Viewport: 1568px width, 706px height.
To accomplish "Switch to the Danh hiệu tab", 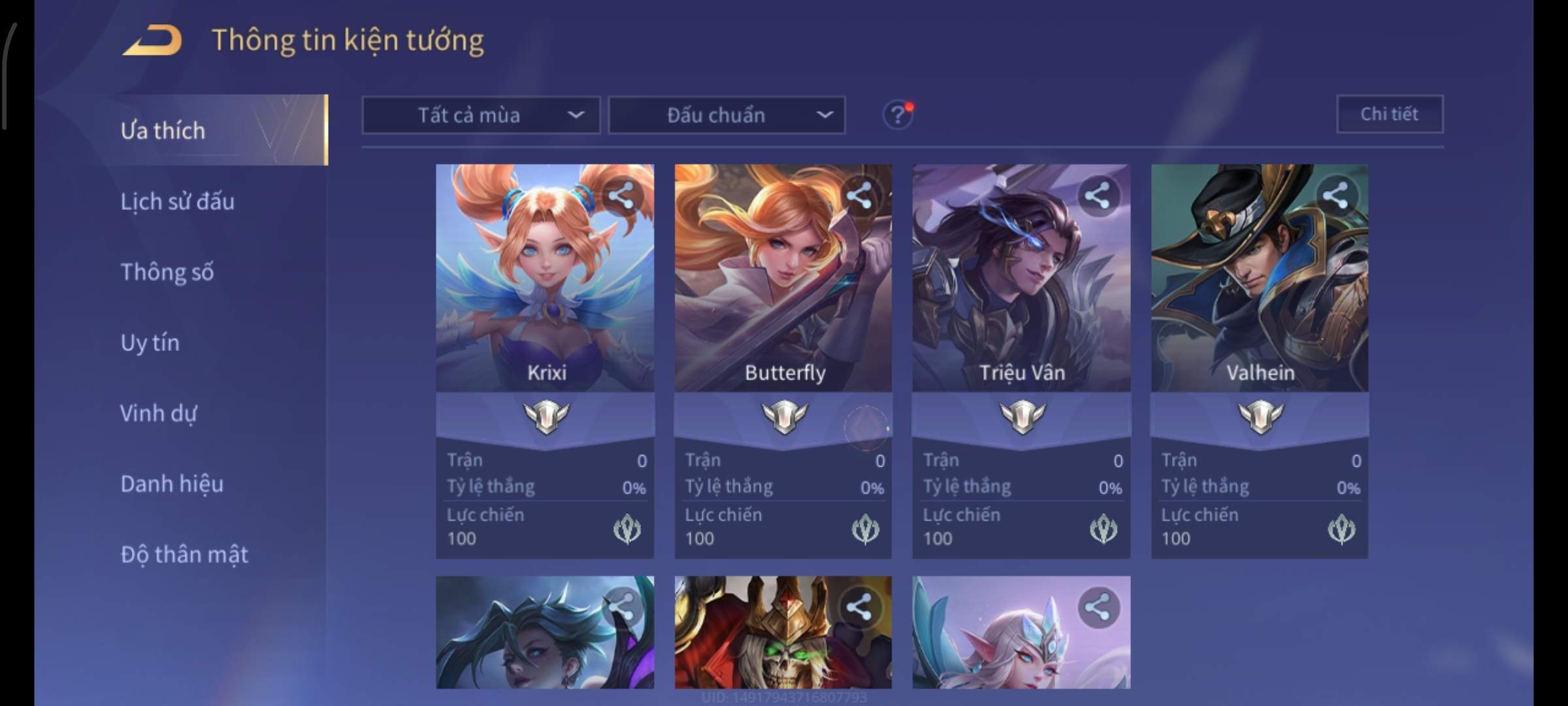I will pos(172,484).
